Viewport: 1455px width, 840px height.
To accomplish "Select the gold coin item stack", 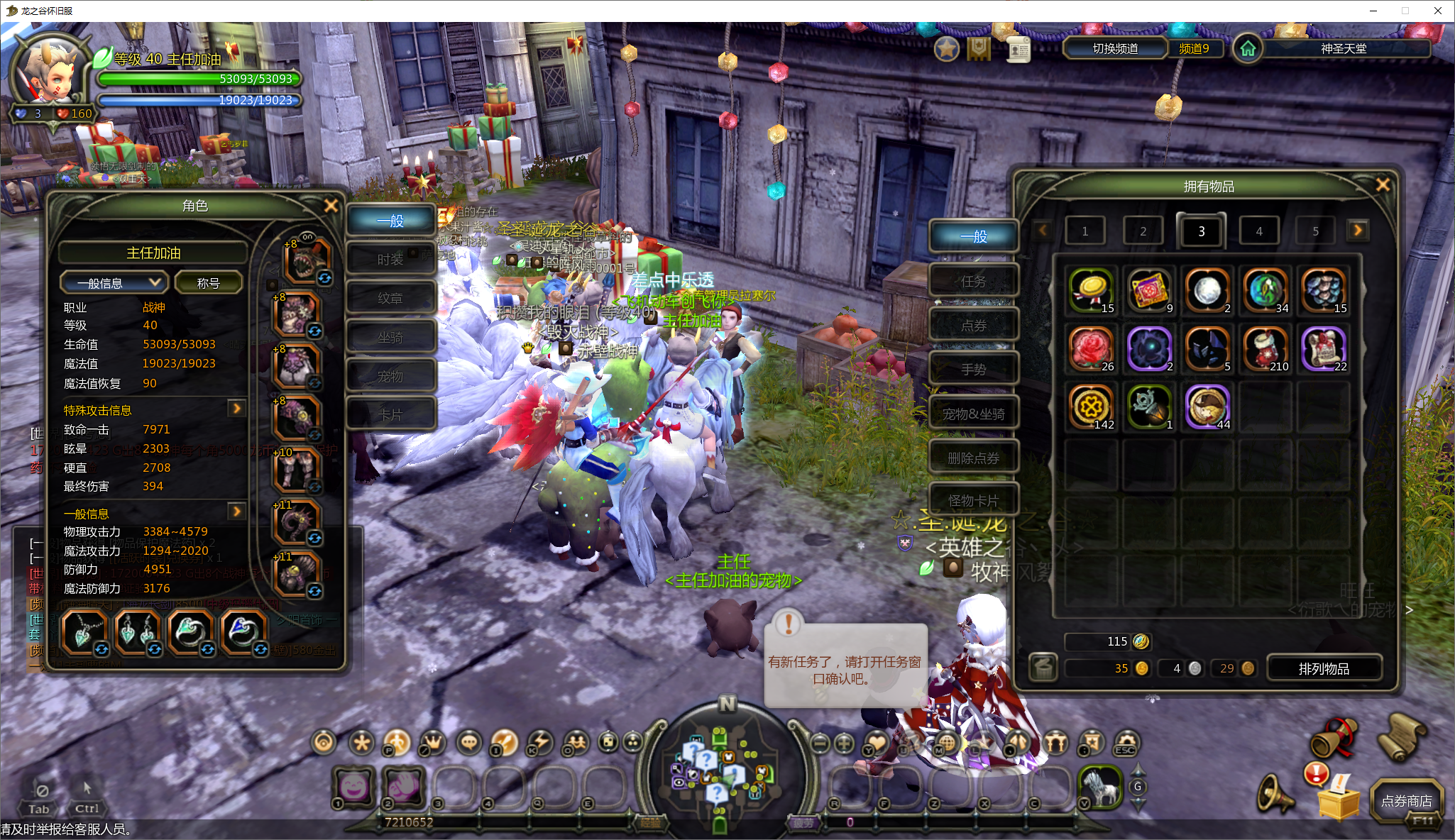I will [1092, 290].
